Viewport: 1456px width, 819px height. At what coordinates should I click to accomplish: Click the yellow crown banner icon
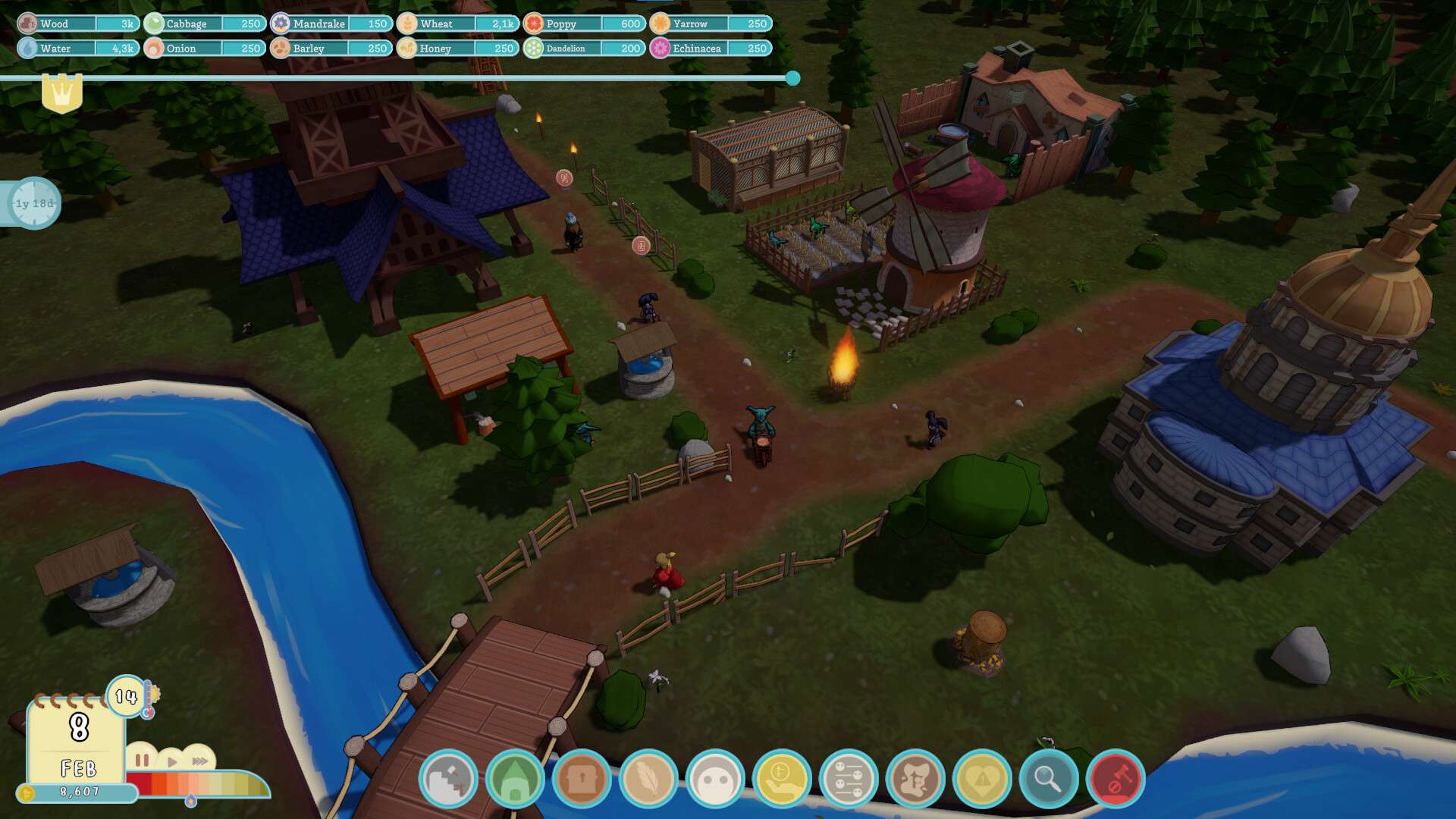(61, 93)
